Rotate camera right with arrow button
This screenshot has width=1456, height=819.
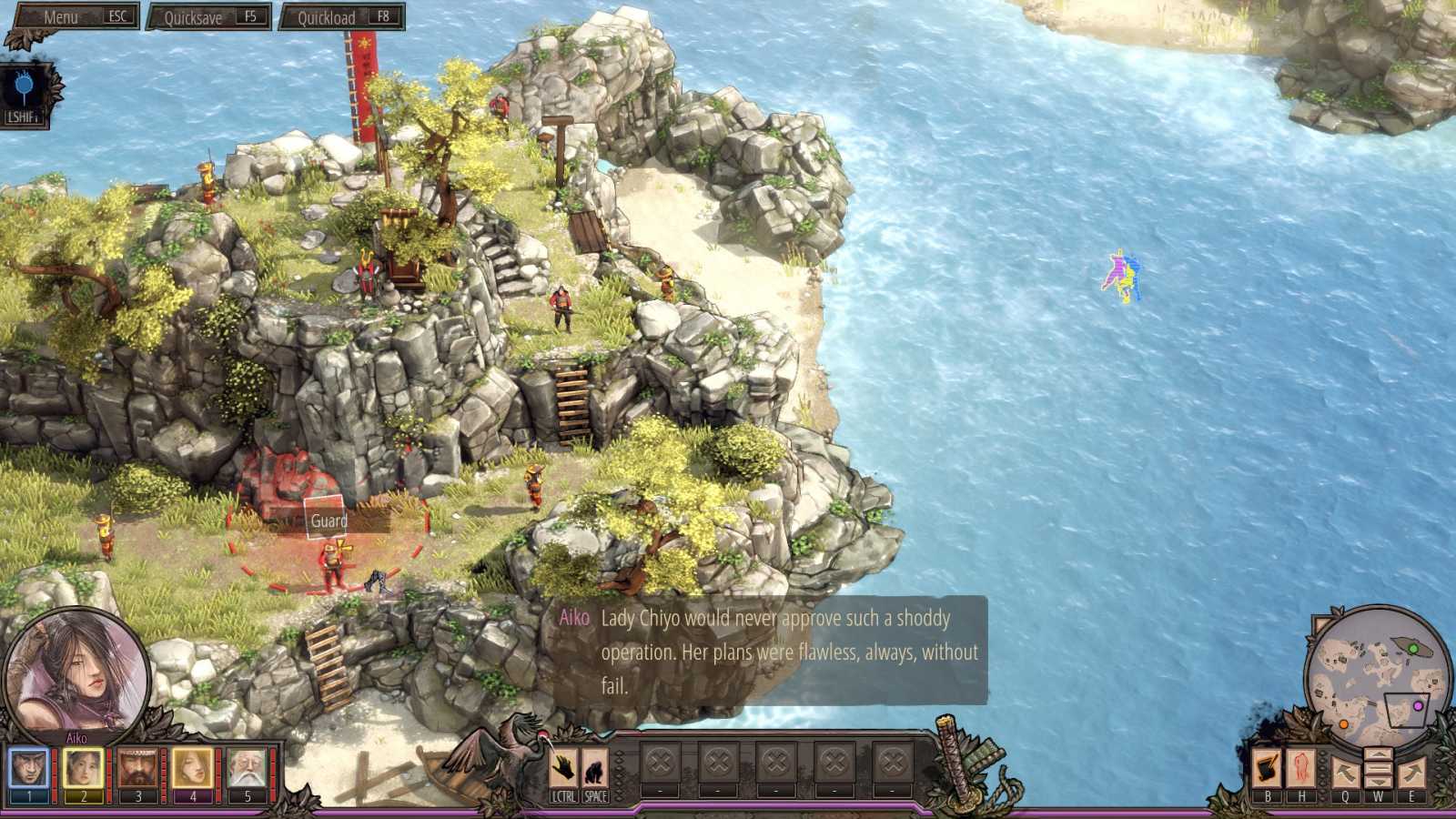1411,773
